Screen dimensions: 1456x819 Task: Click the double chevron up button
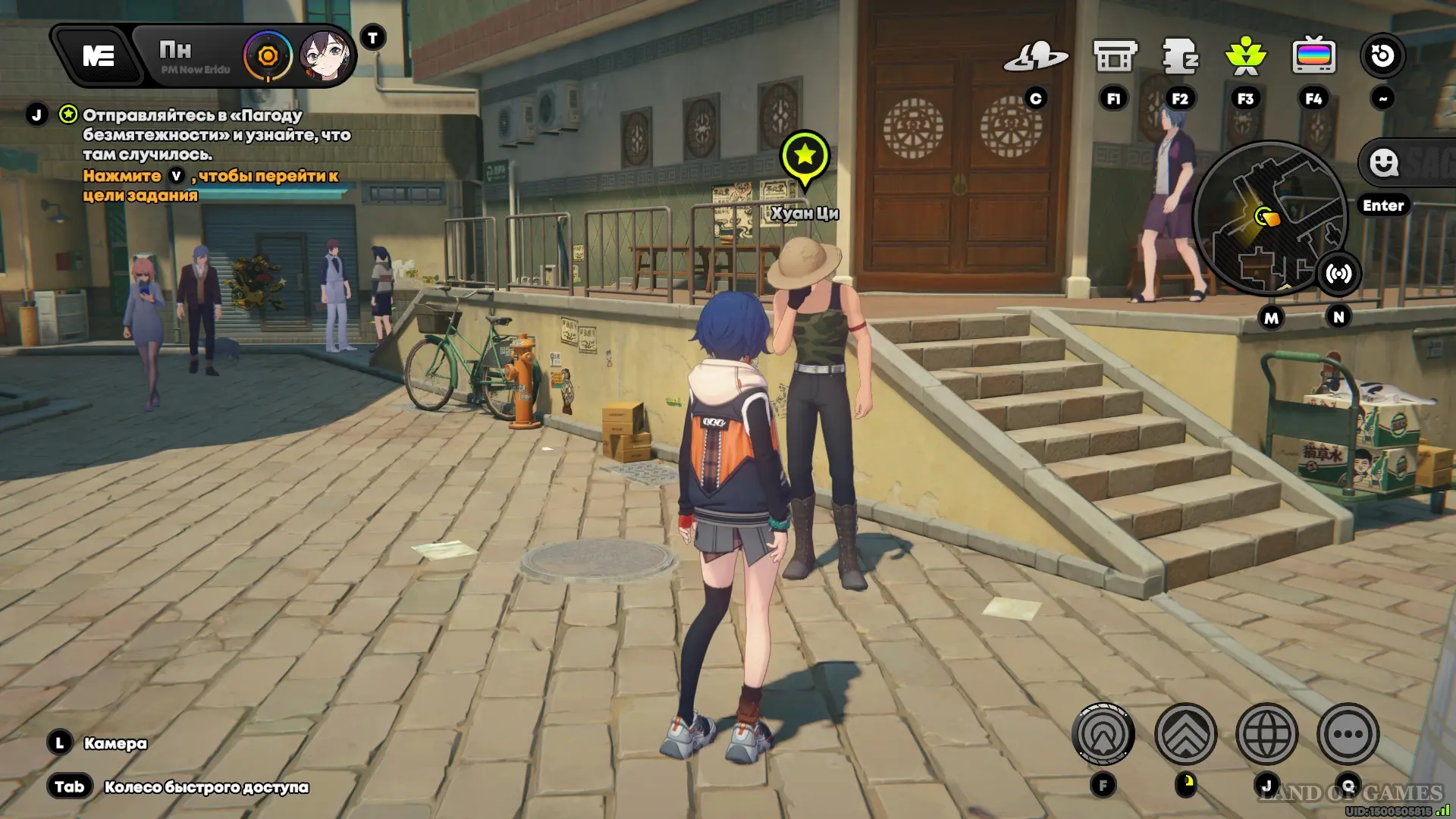[1185, 734]
